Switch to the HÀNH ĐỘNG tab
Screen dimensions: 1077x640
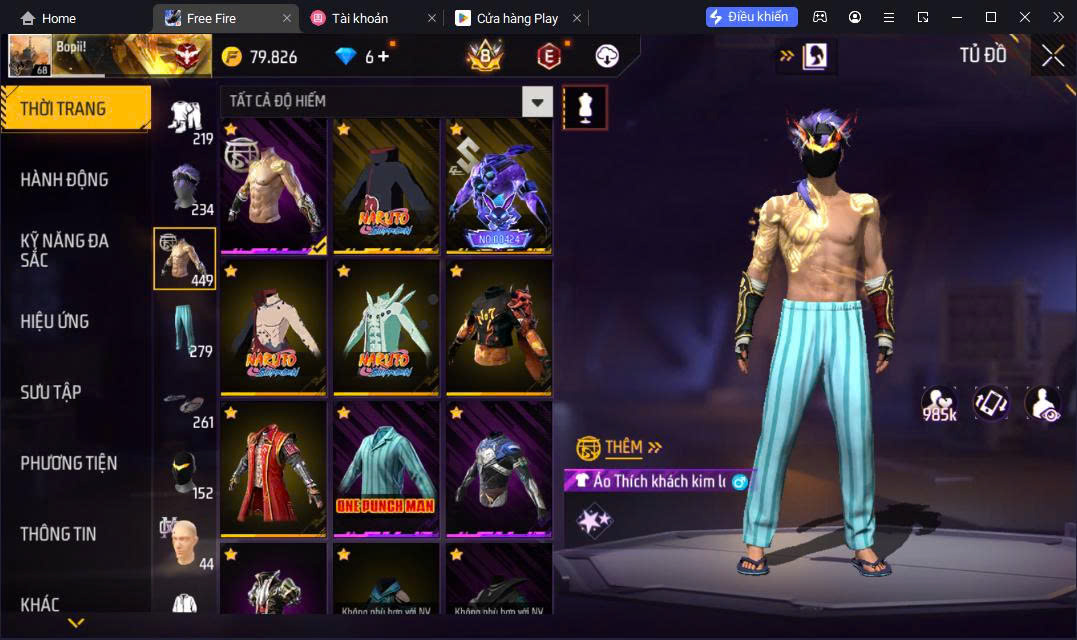[x=65, y=180]
